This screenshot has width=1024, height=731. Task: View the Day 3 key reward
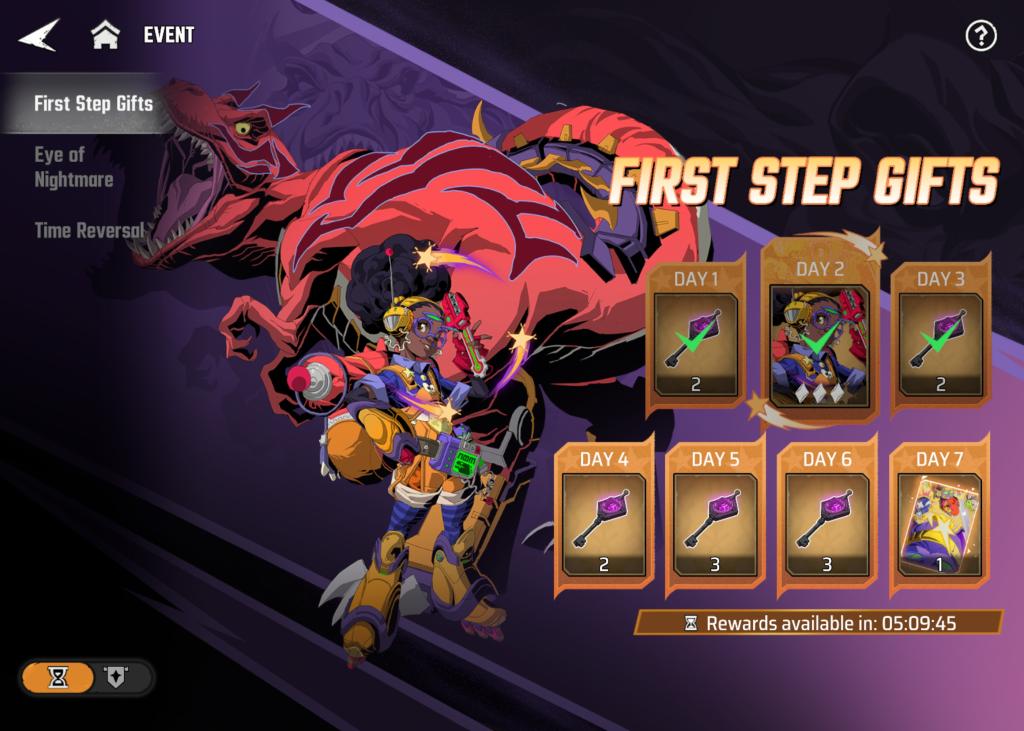(x=938, y=342)
